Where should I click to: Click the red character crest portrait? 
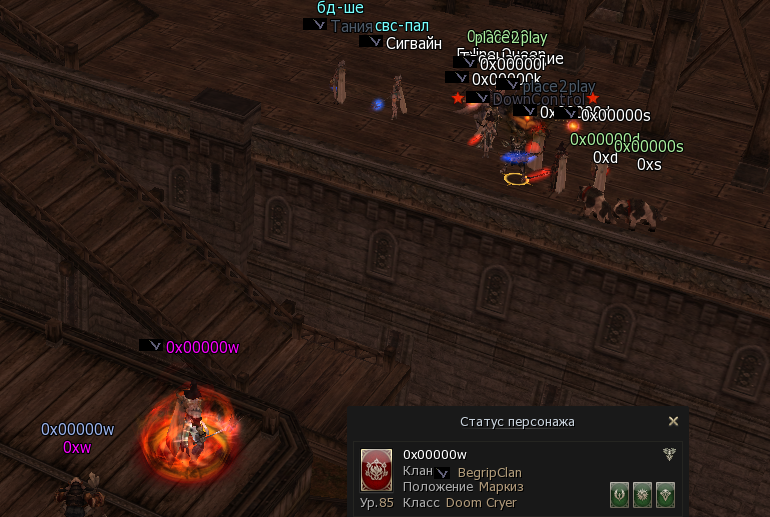[x=376, y=470]
